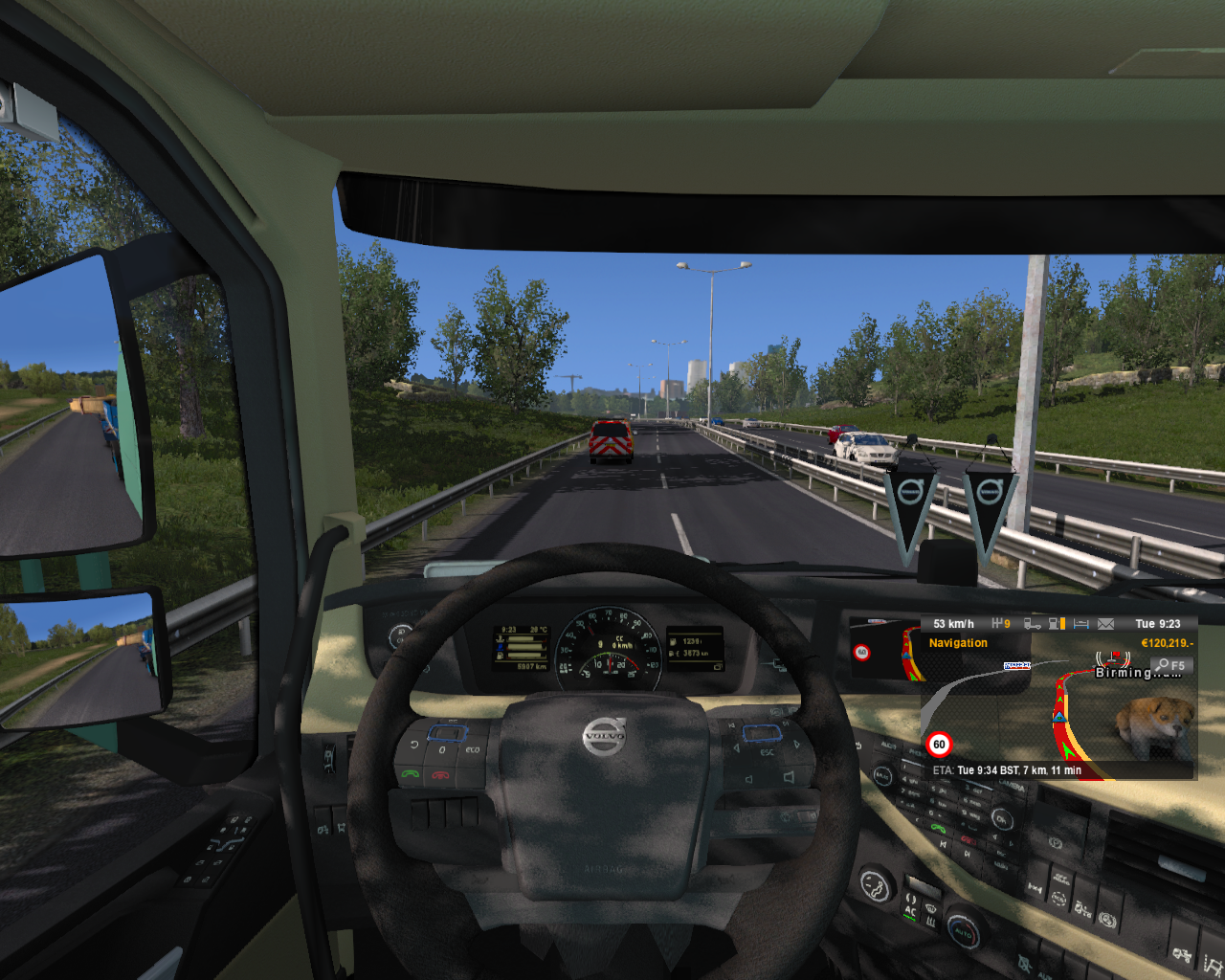Viewport: 1225px width, 980px height.
Task: Click the gear indicator icon showing 9
Action: click(x=1001, y=623)
